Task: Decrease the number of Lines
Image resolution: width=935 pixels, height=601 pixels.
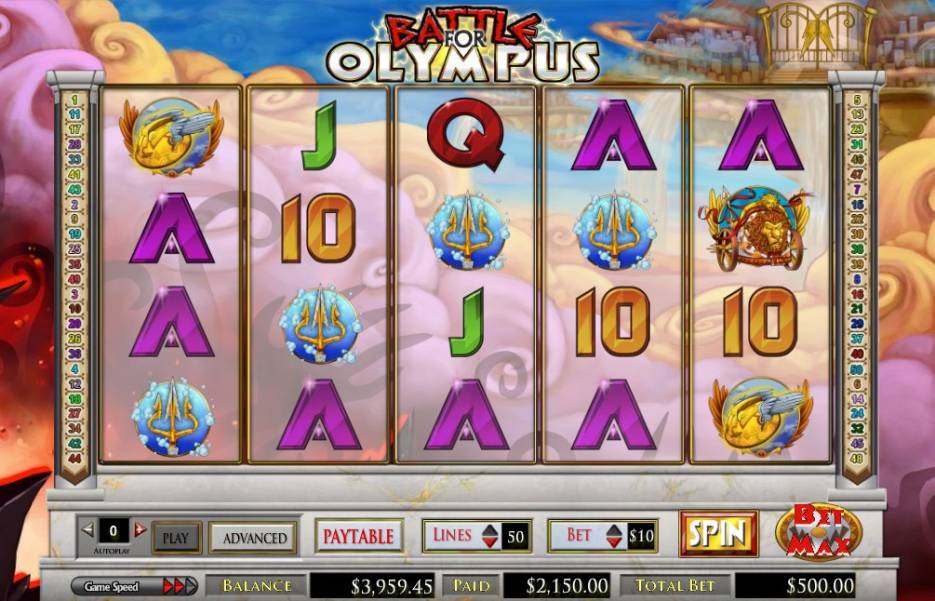Action: pyautogui.click(x=487, y=542)
